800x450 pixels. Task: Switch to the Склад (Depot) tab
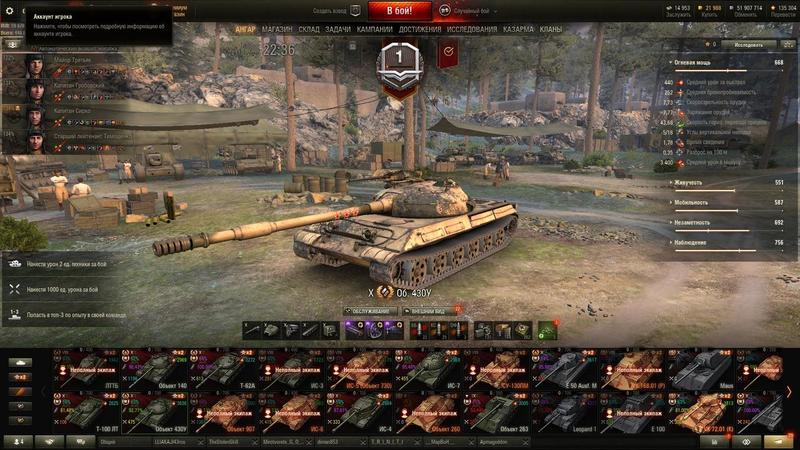click(x=309, y=30)
